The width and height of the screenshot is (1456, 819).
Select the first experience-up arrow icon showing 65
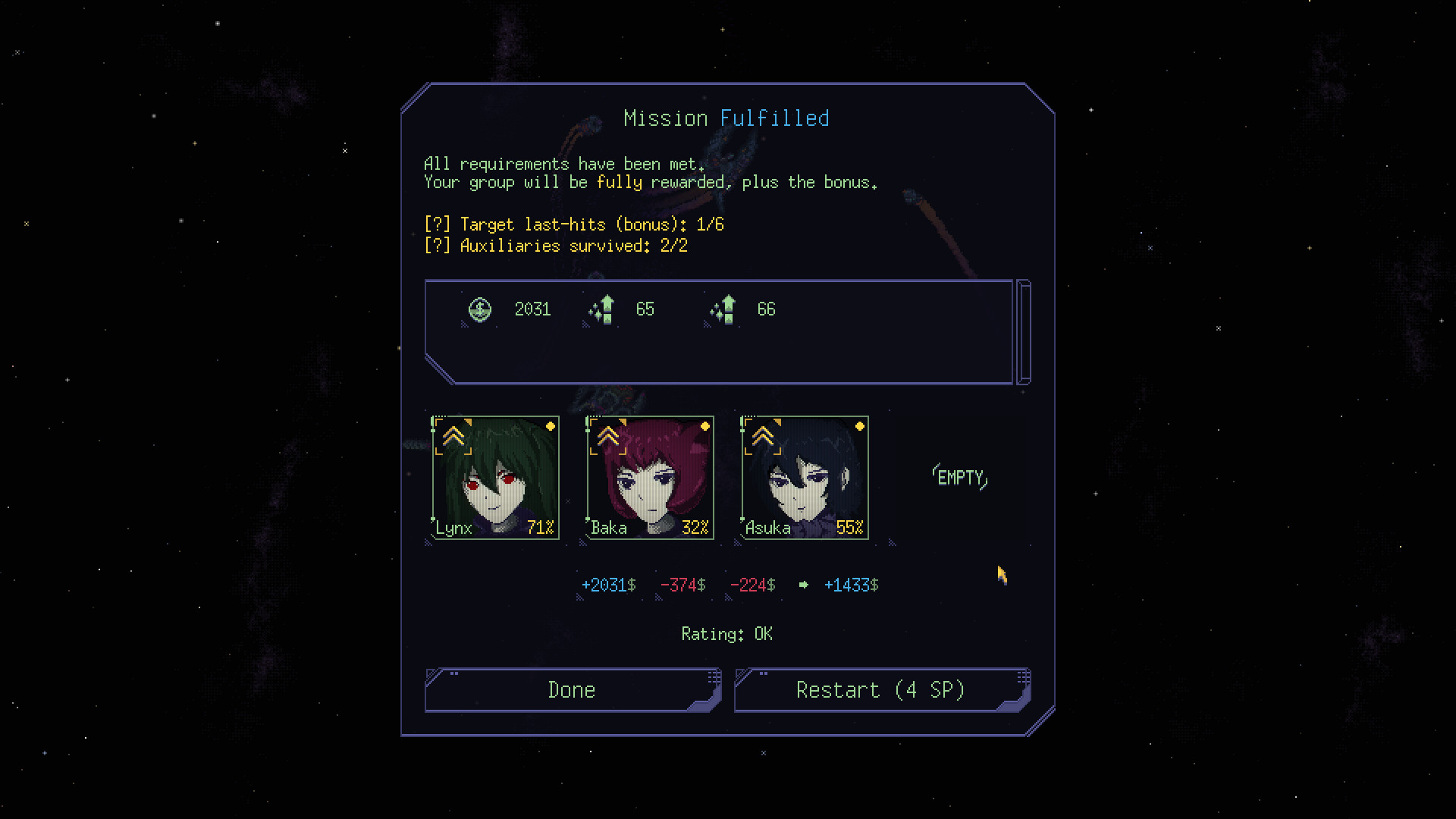coord(601,309)
